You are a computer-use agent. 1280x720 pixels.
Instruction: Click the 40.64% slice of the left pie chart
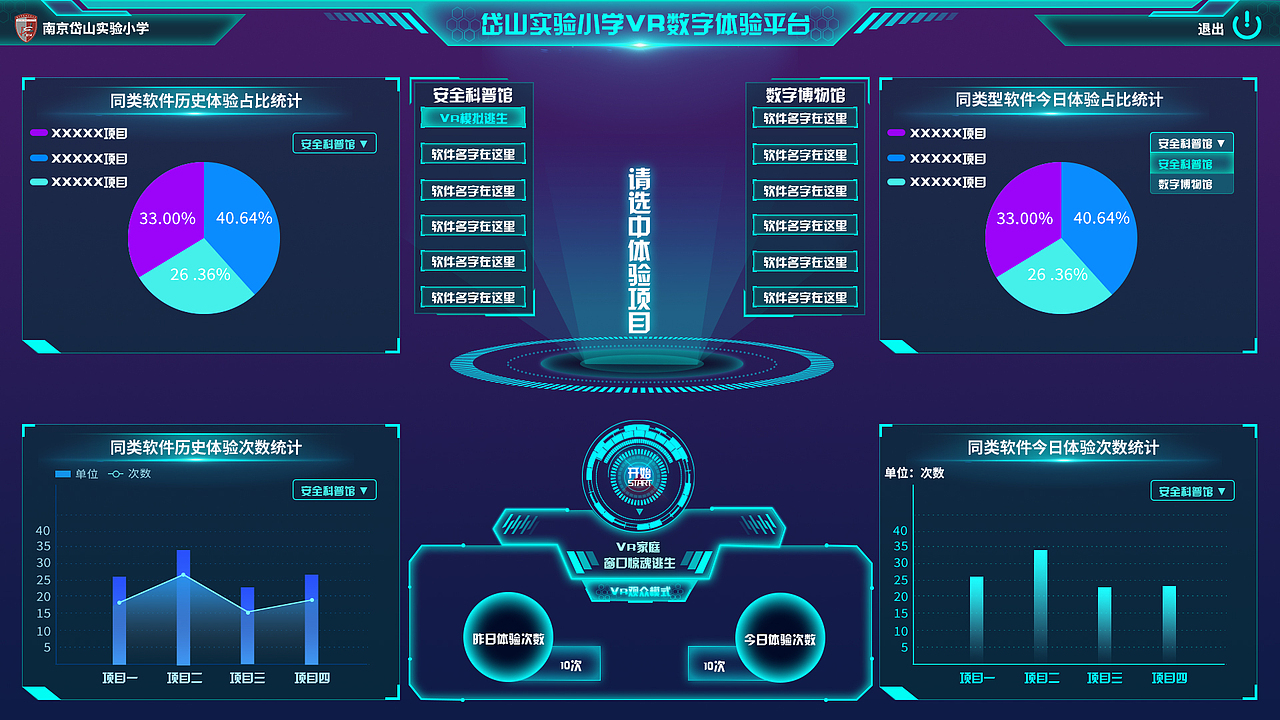click(245, 217)
